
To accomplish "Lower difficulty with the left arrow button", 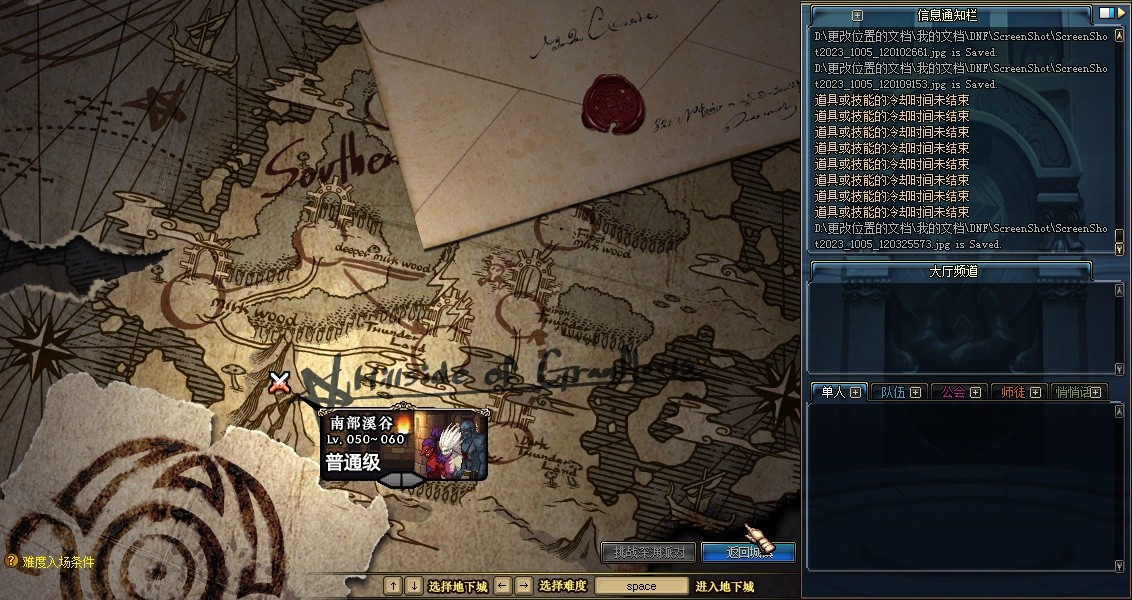I will coord(503,586).
